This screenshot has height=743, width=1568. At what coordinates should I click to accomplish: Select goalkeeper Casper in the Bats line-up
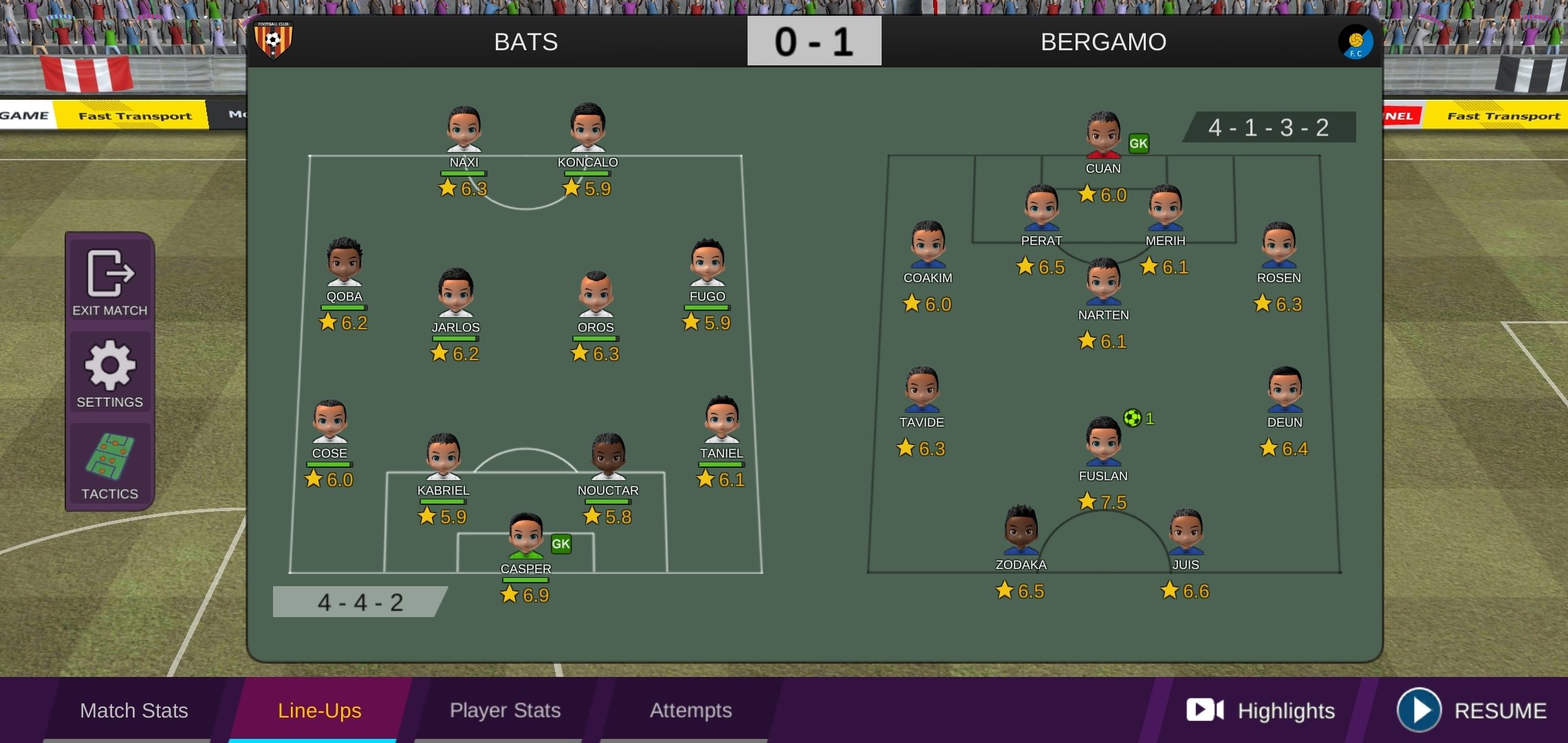click(x=526, y=537)
